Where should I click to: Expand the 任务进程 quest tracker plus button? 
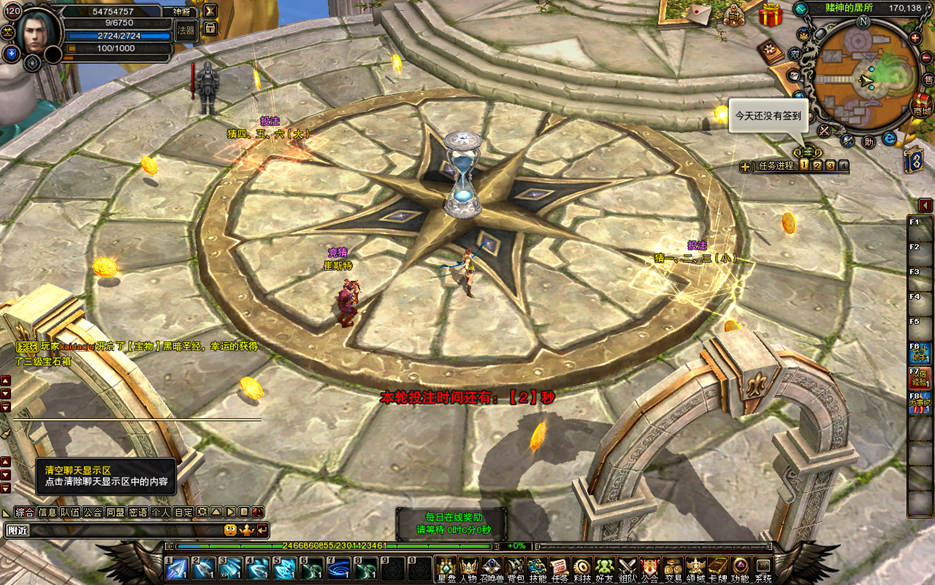[745, 167]
